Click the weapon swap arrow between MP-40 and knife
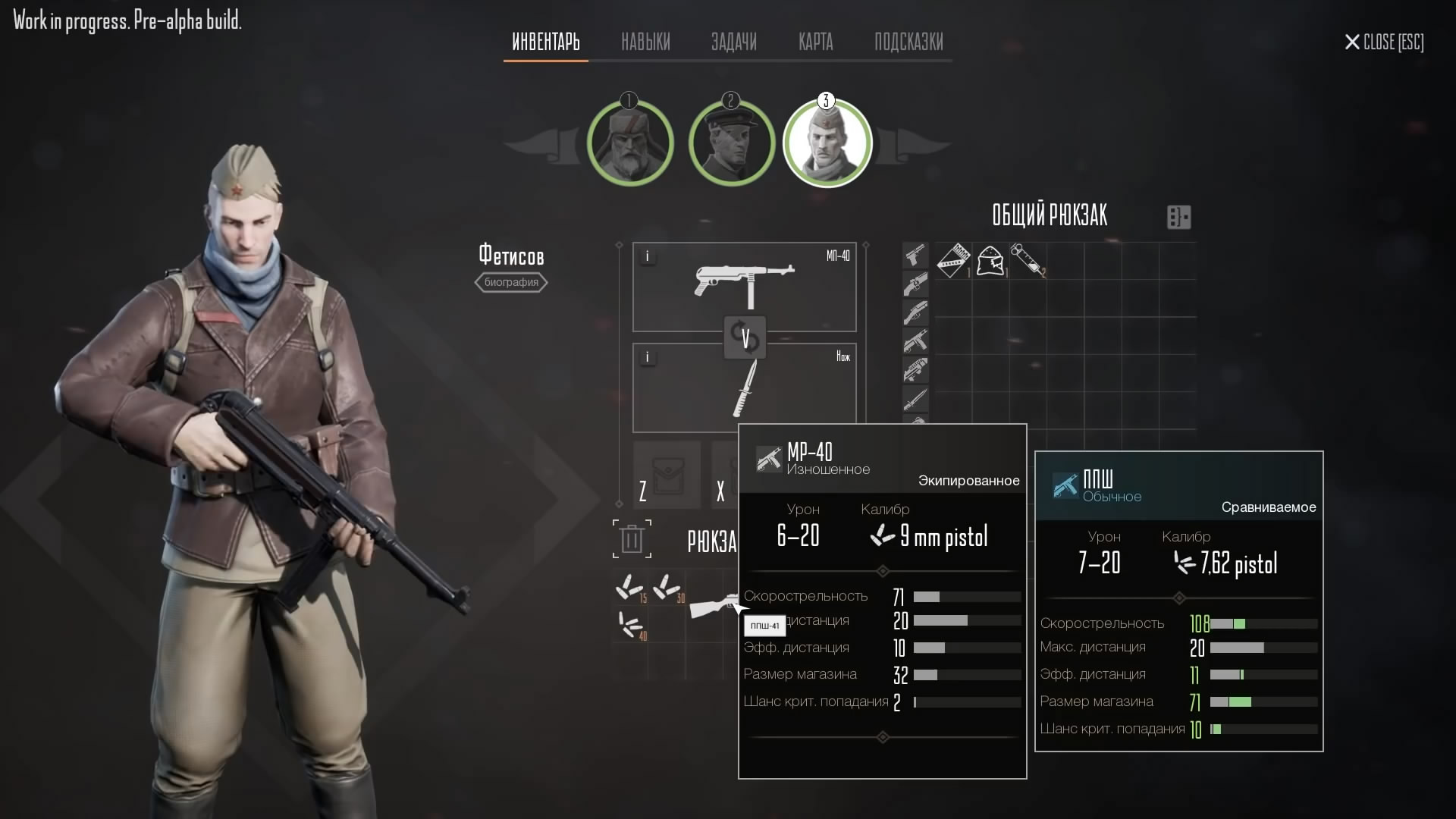This screenshot has width=1456, height=819. click(746, 337)
